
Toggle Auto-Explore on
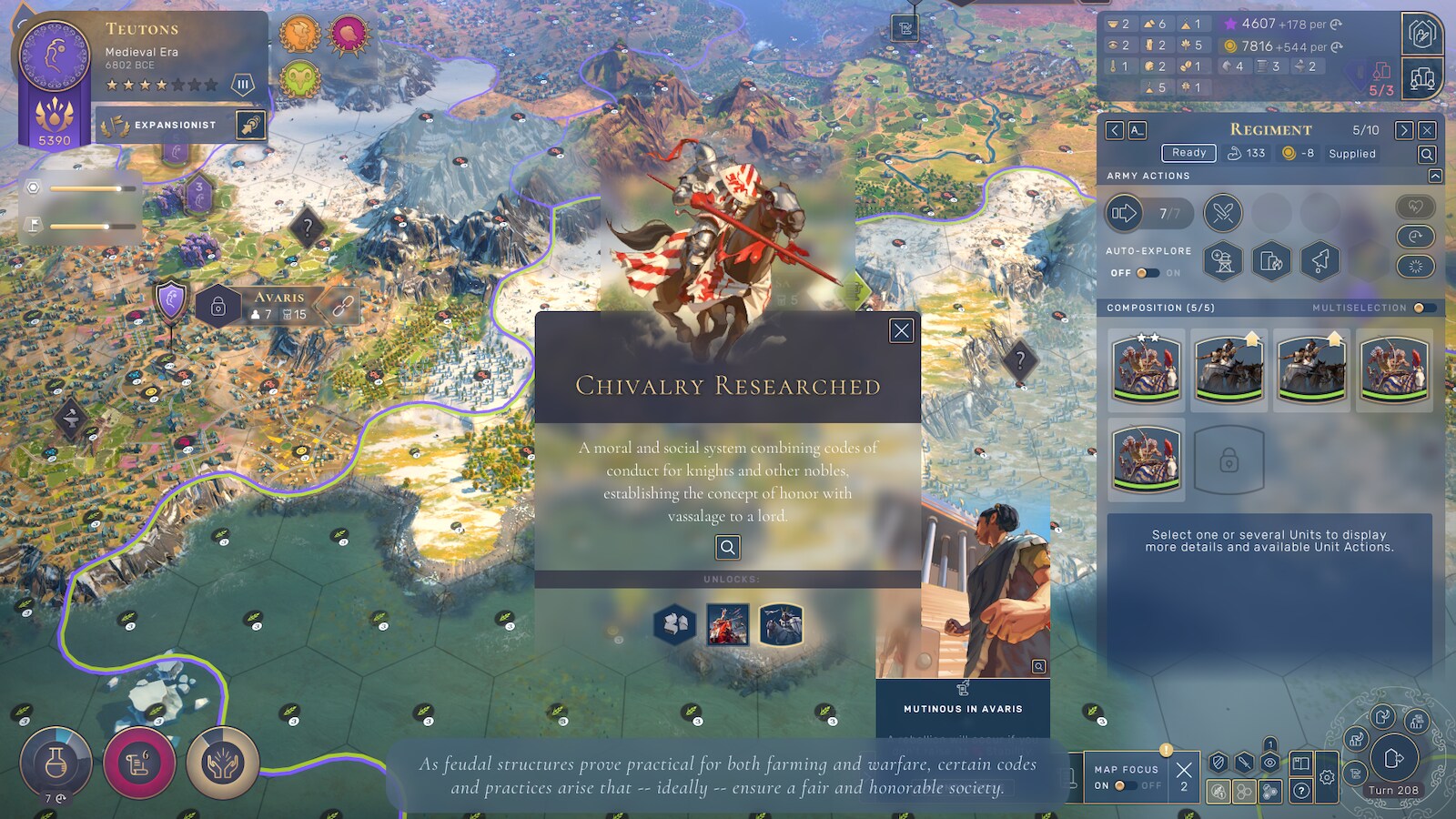(x=1147, y=273)
